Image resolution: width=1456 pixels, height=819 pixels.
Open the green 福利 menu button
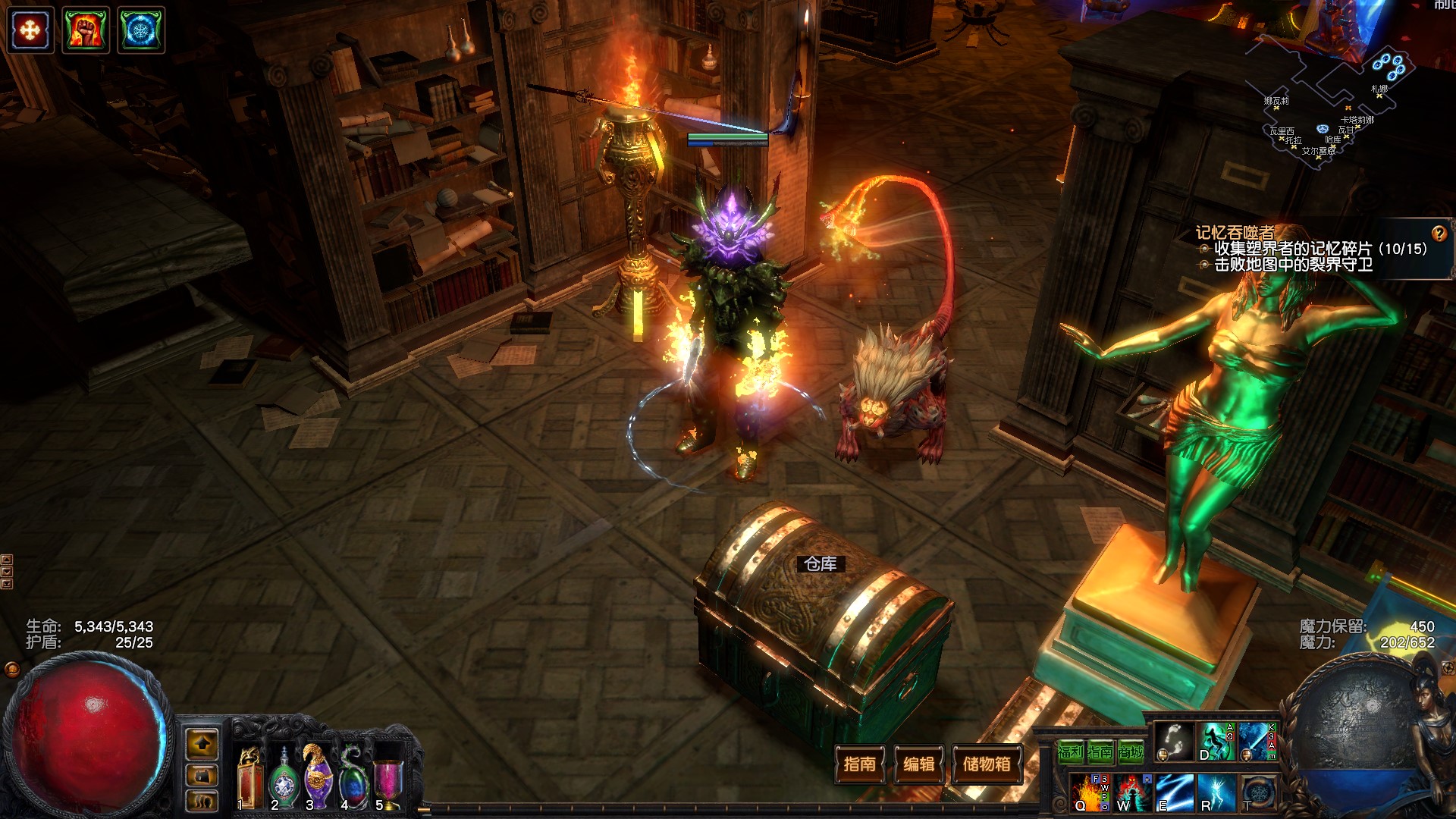tap(1070, 752)
